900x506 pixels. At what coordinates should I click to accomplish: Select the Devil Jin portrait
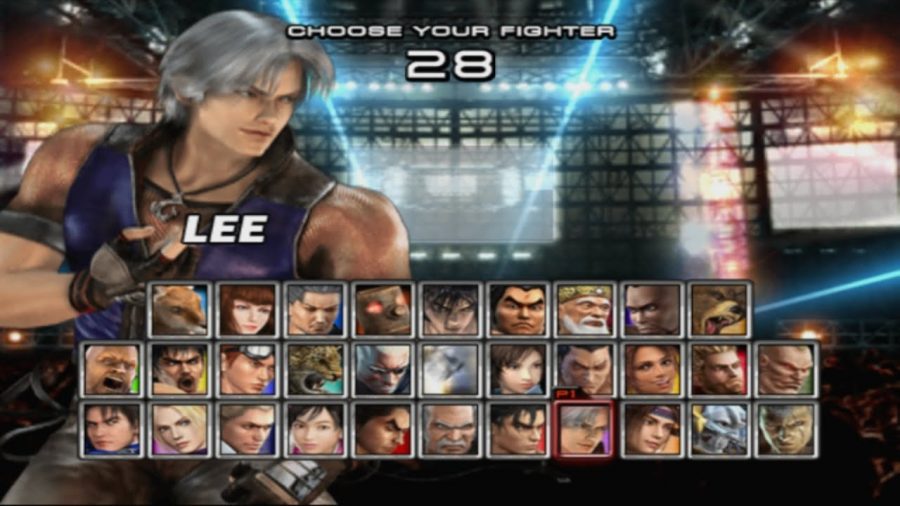coord(449,310)
